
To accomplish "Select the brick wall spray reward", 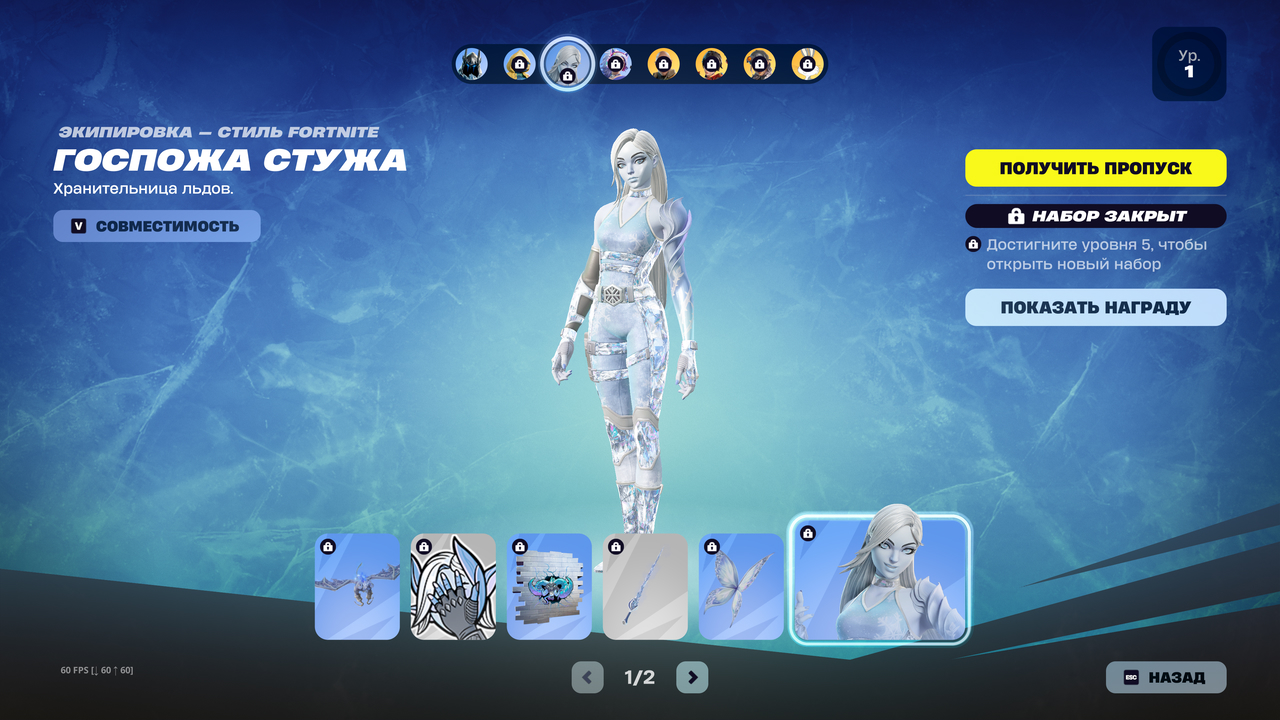I will tap(549, 586).
